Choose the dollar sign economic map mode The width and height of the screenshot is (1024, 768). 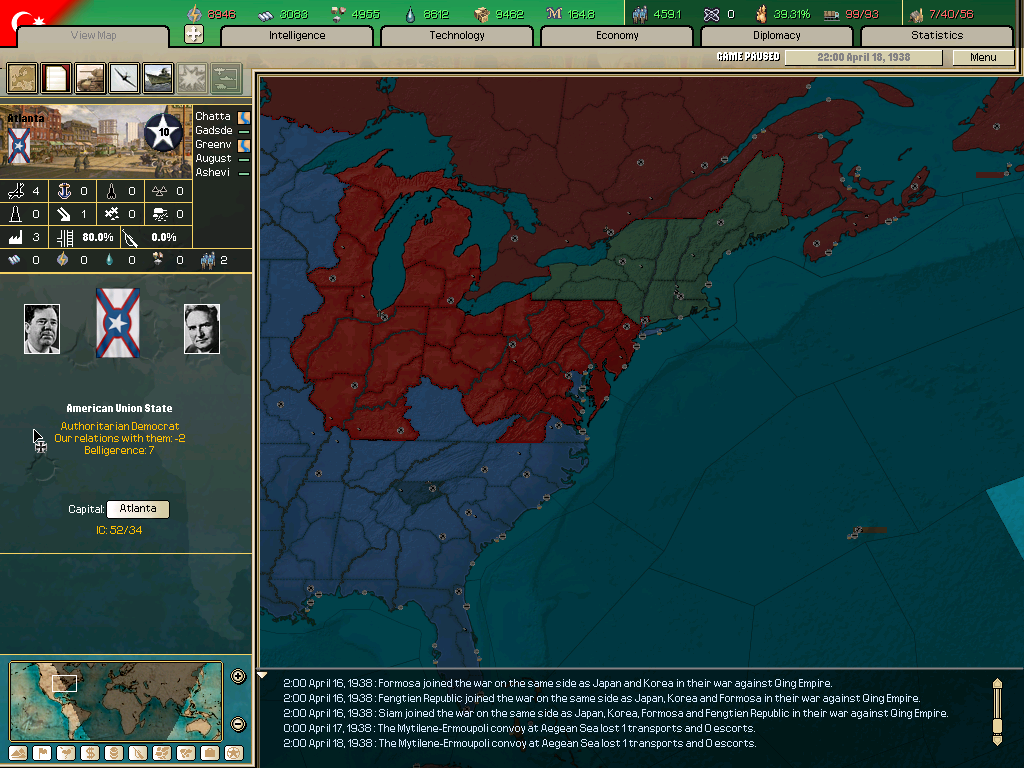[x=90, y=752]
